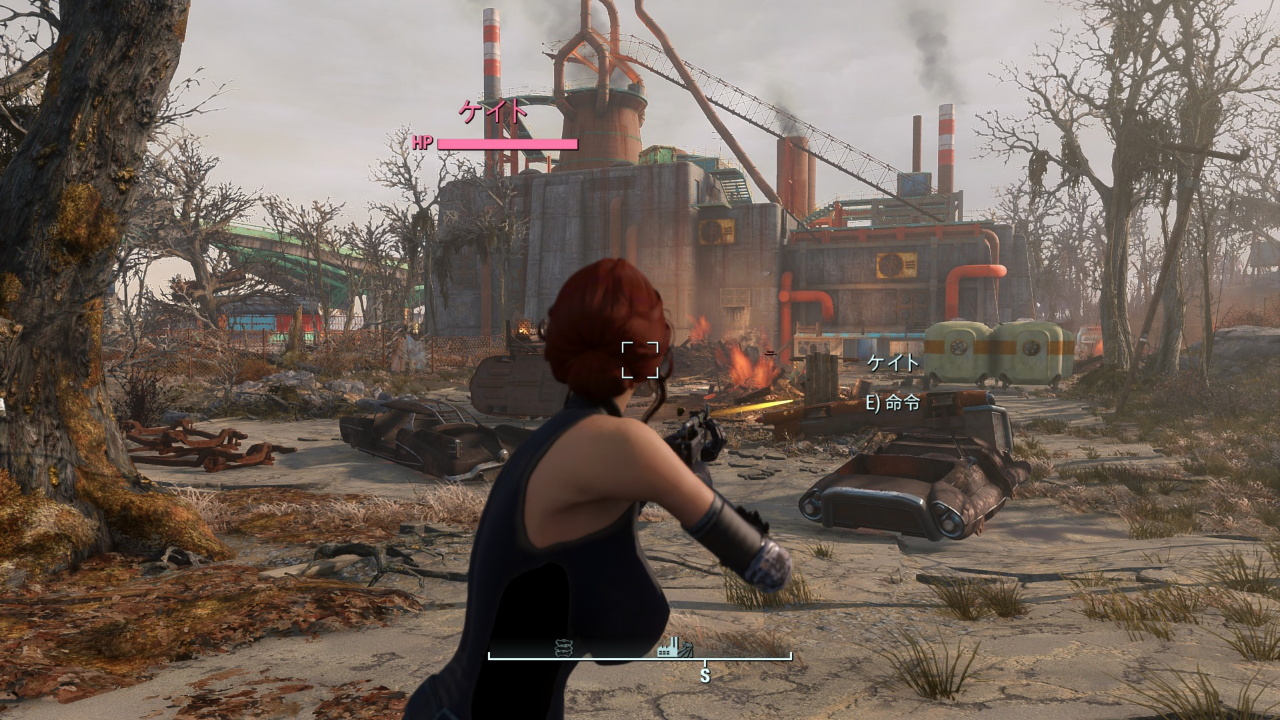Image resolution: width=1280 pixels, height=720 pixels.
Task: Click the green storage tank with yellow stripe
Action: (x=955, y=350)
